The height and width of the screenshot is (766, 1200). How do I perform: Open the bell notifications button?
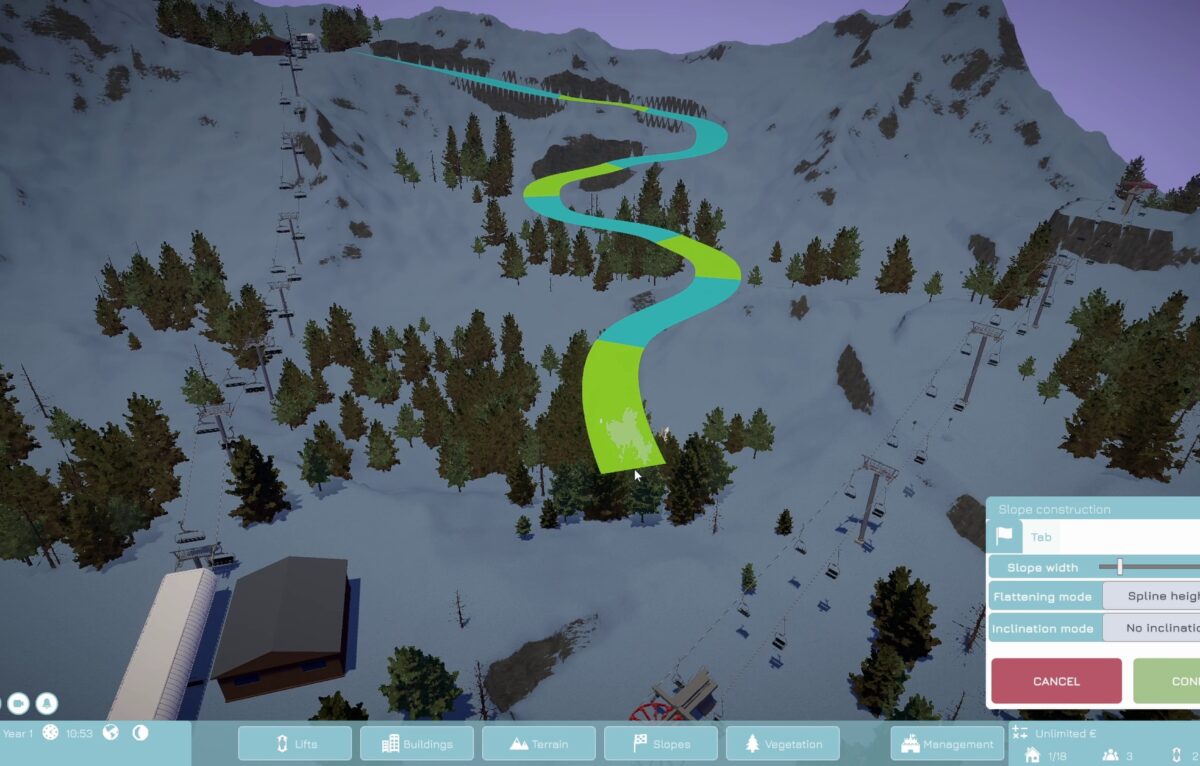[x=47, y=703]
